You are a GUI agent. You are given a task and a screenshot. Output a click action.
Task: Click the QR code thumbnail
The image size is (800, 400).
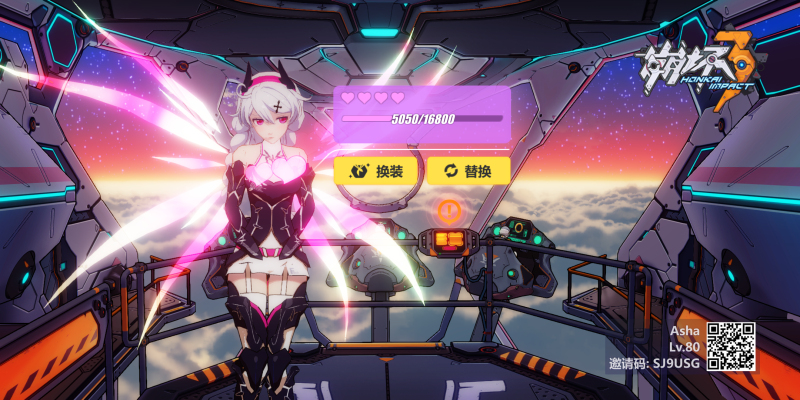coord(731,346)
